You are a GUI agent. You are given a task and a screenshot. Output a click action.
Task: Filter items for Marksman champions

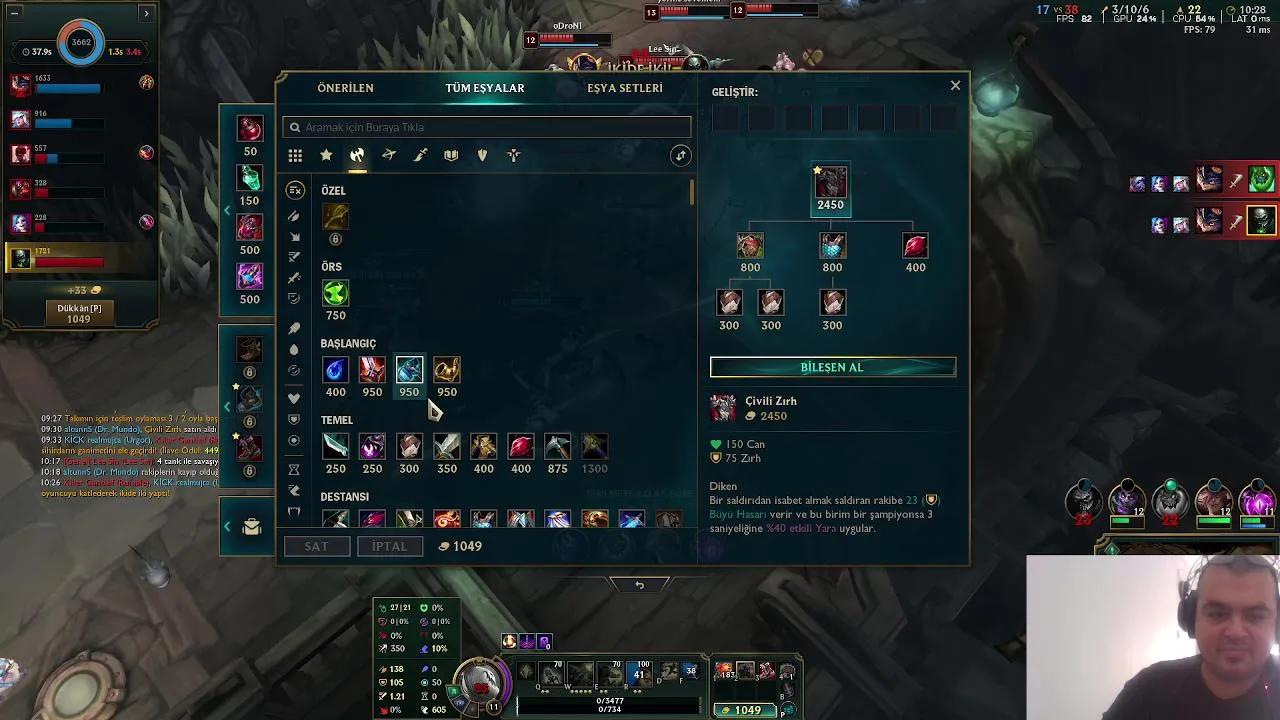pyautogui.click(x=389, y=155)
